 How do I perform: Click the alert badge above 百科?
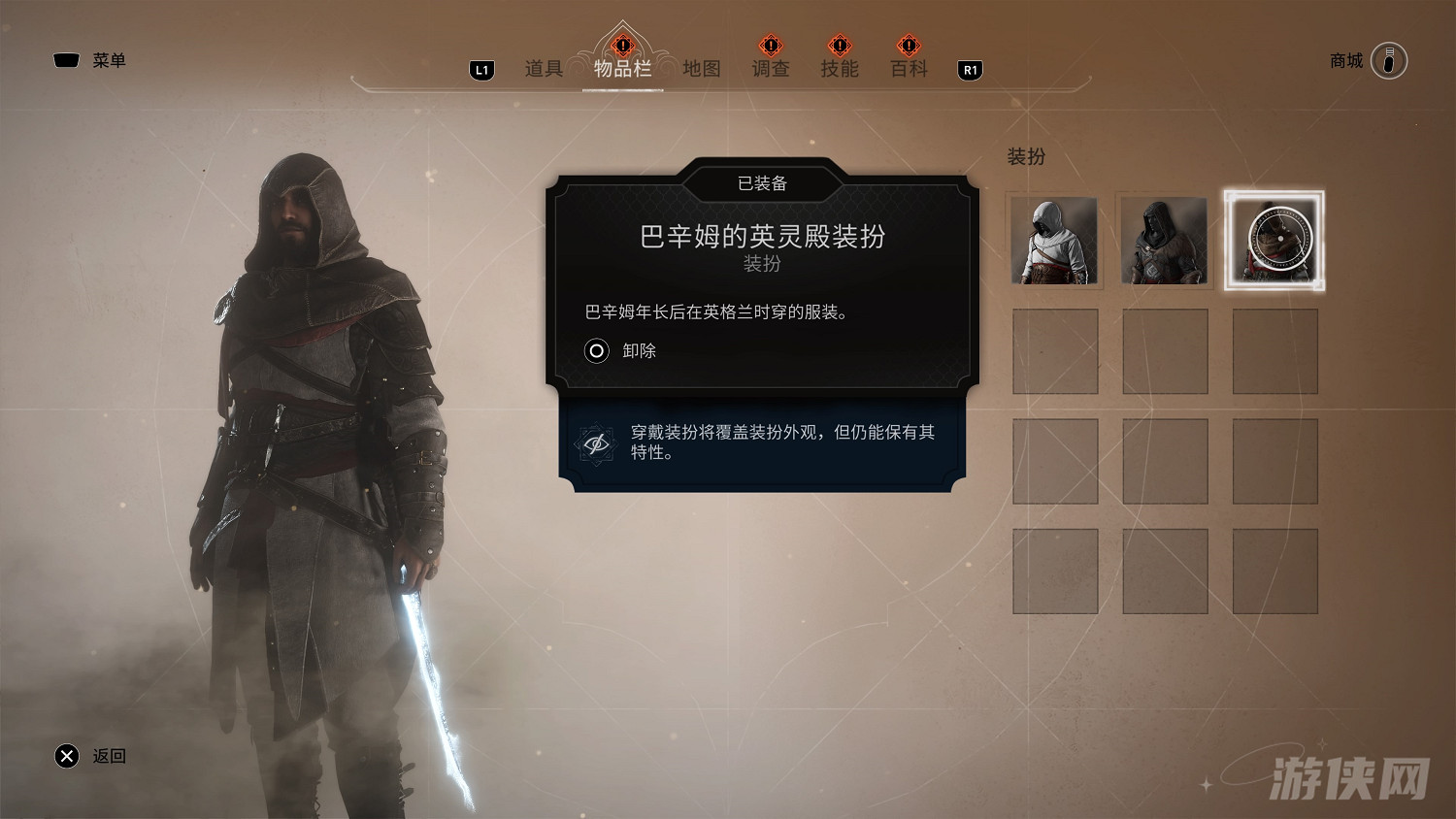point(908,46)
